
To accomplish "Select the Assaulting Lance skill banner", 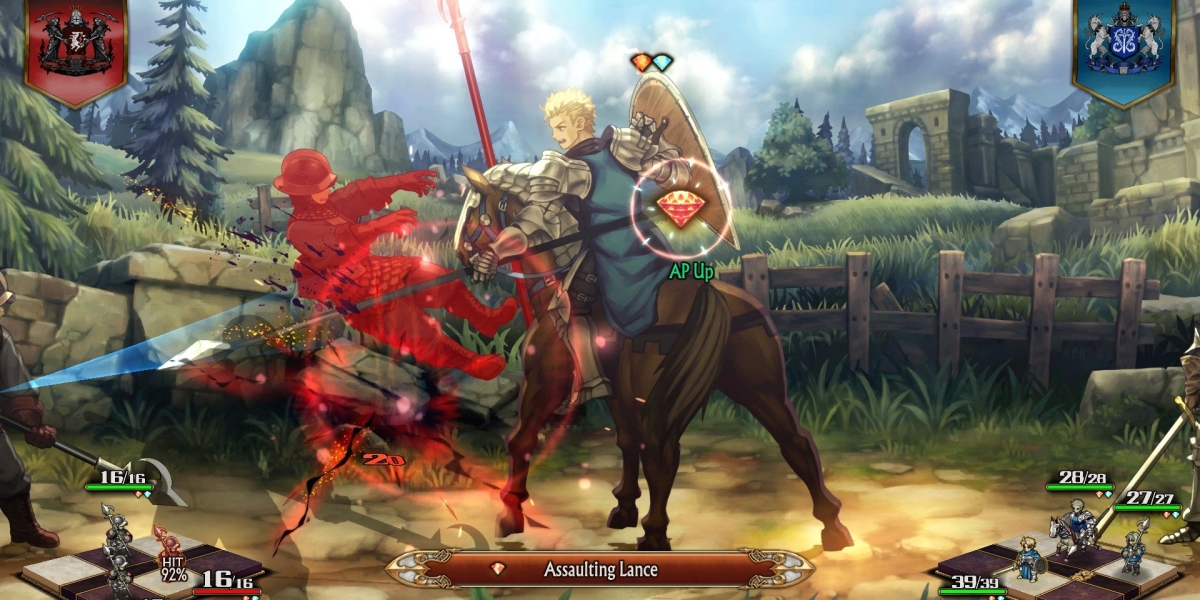I will (600, 569).
